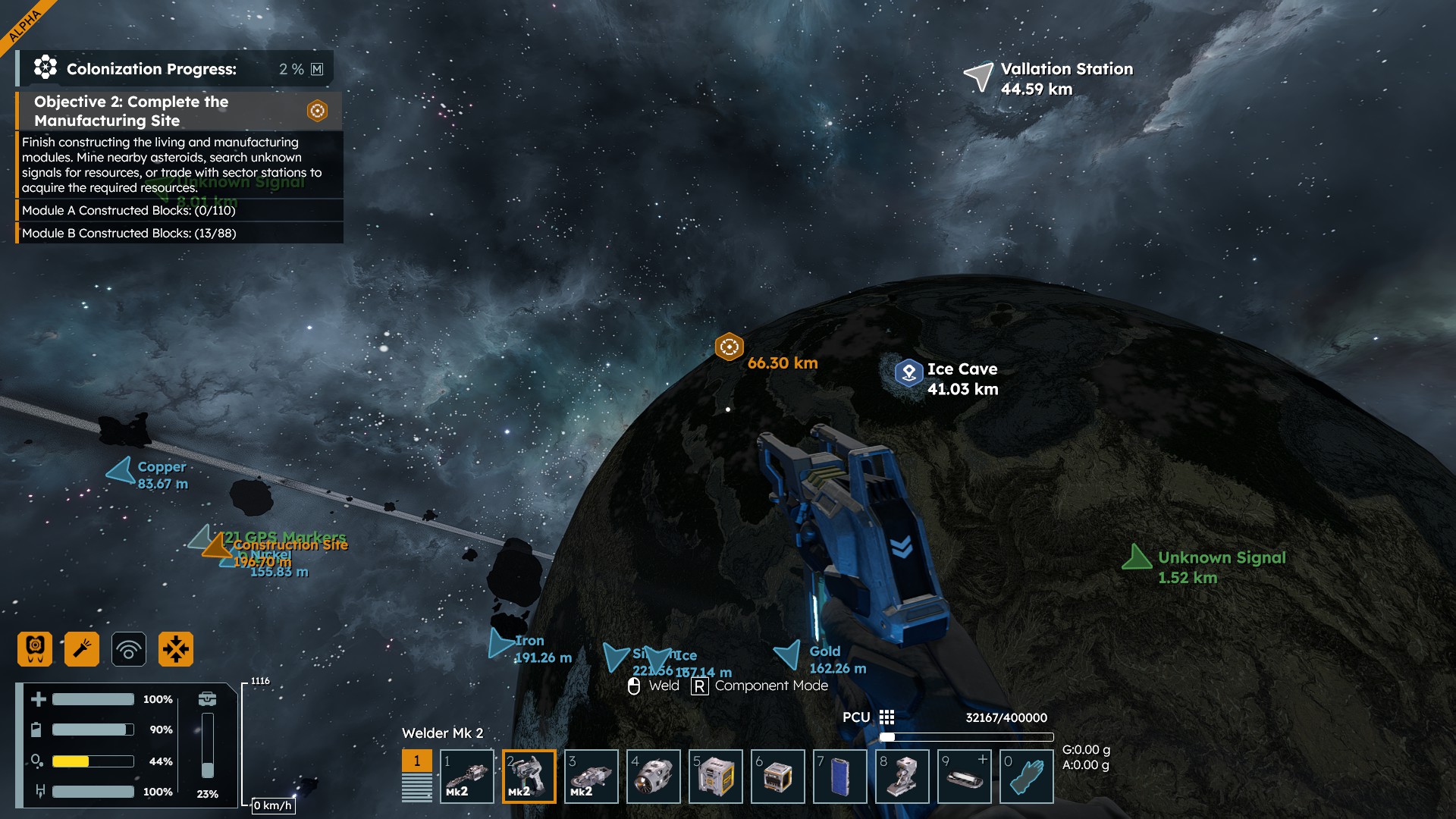
Task: Select the Welder Mk2 hotbar slot
Action: 529,777
